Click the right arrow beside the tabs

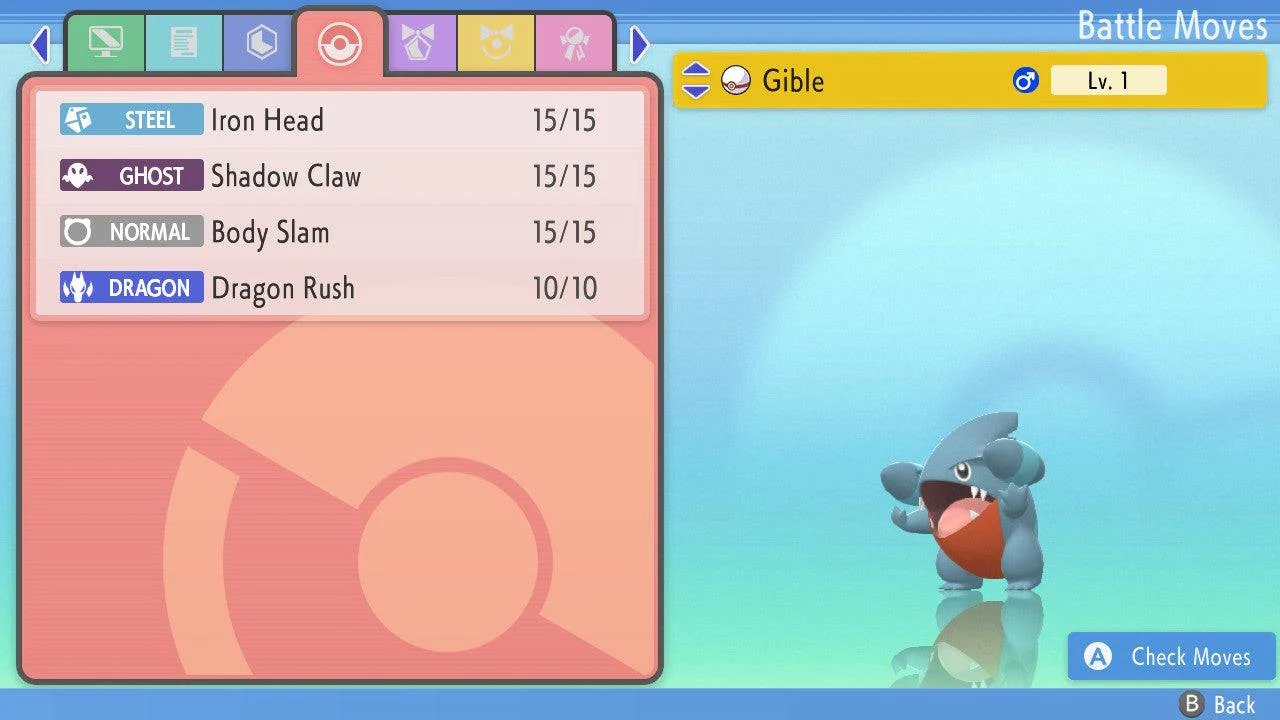tap(640, 44)
